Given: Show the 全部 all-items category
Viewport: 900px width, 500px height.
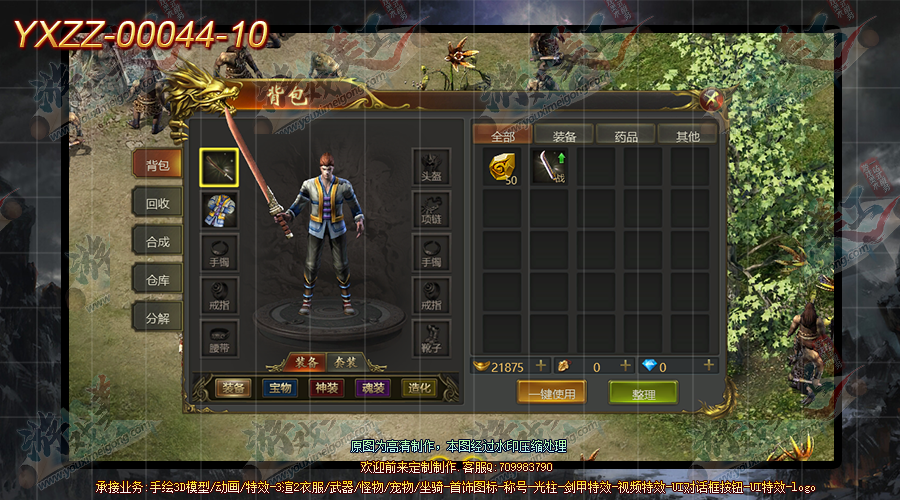Looking at the screenshot, I should point(502,135).
